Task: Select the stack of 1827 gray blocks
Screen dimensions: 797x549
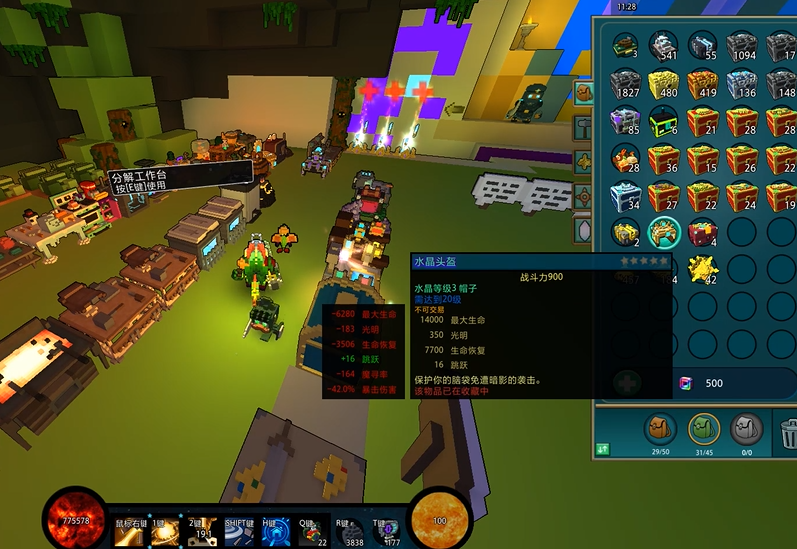Action: pos(625,84)
